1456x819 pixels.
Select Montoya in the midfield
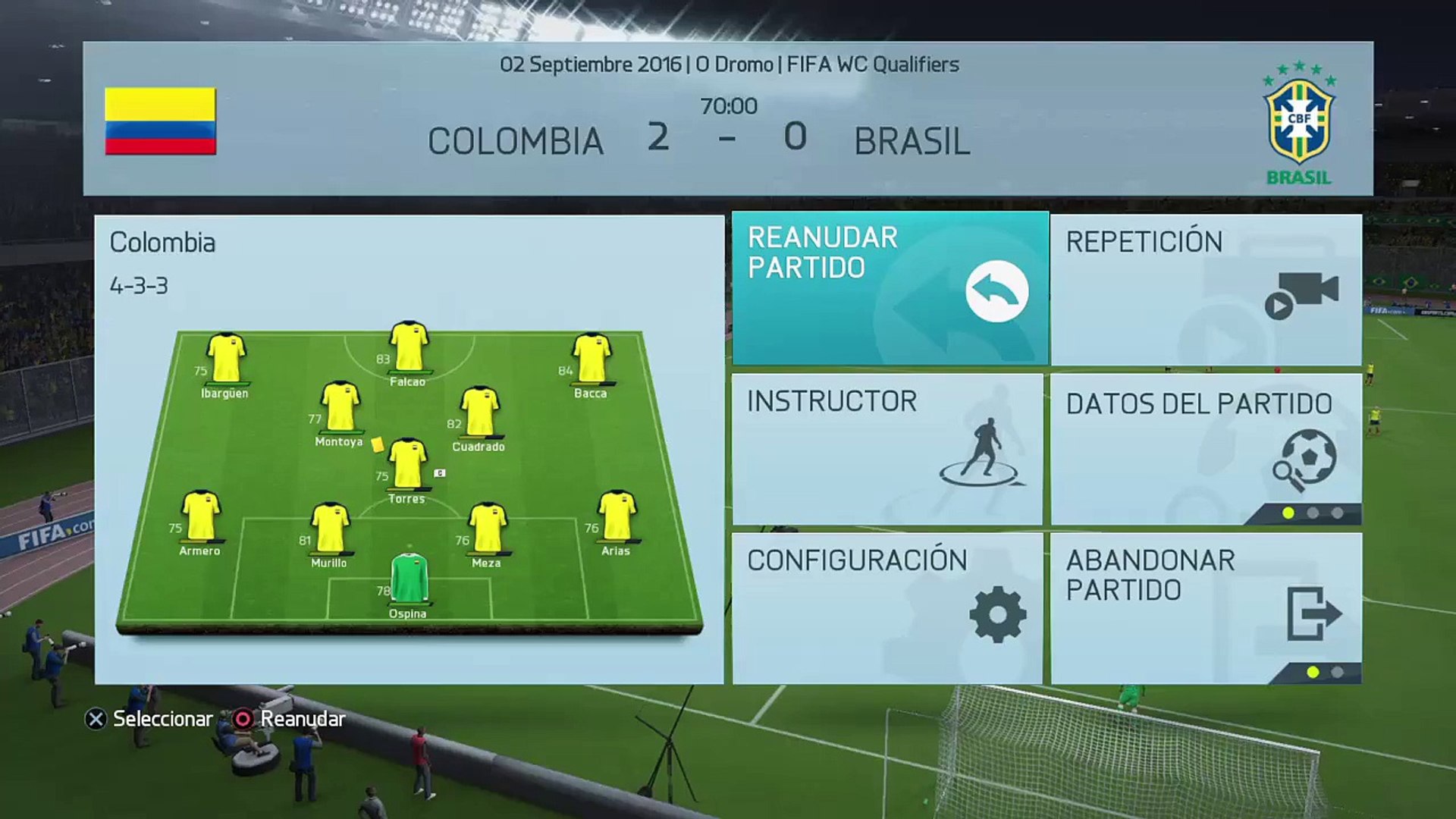tap(340, 407)
